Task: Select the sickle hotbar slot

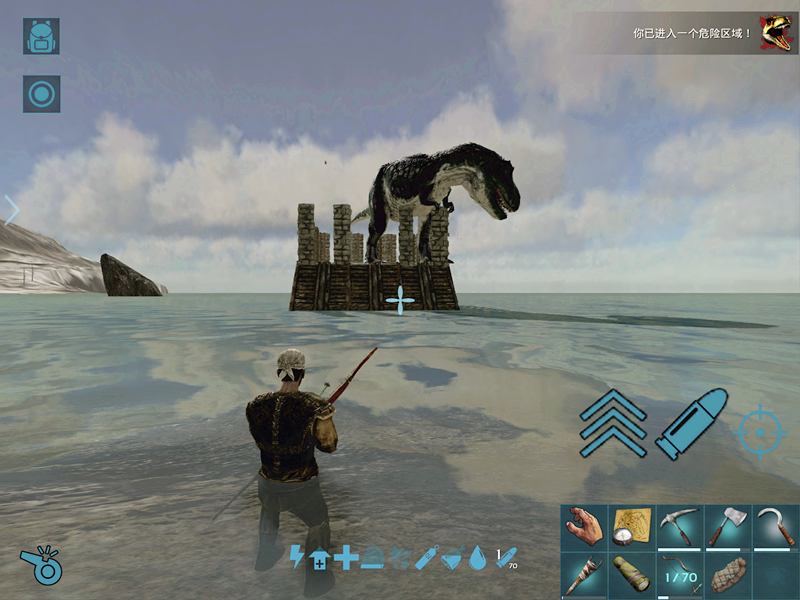Action: [775, 527]
